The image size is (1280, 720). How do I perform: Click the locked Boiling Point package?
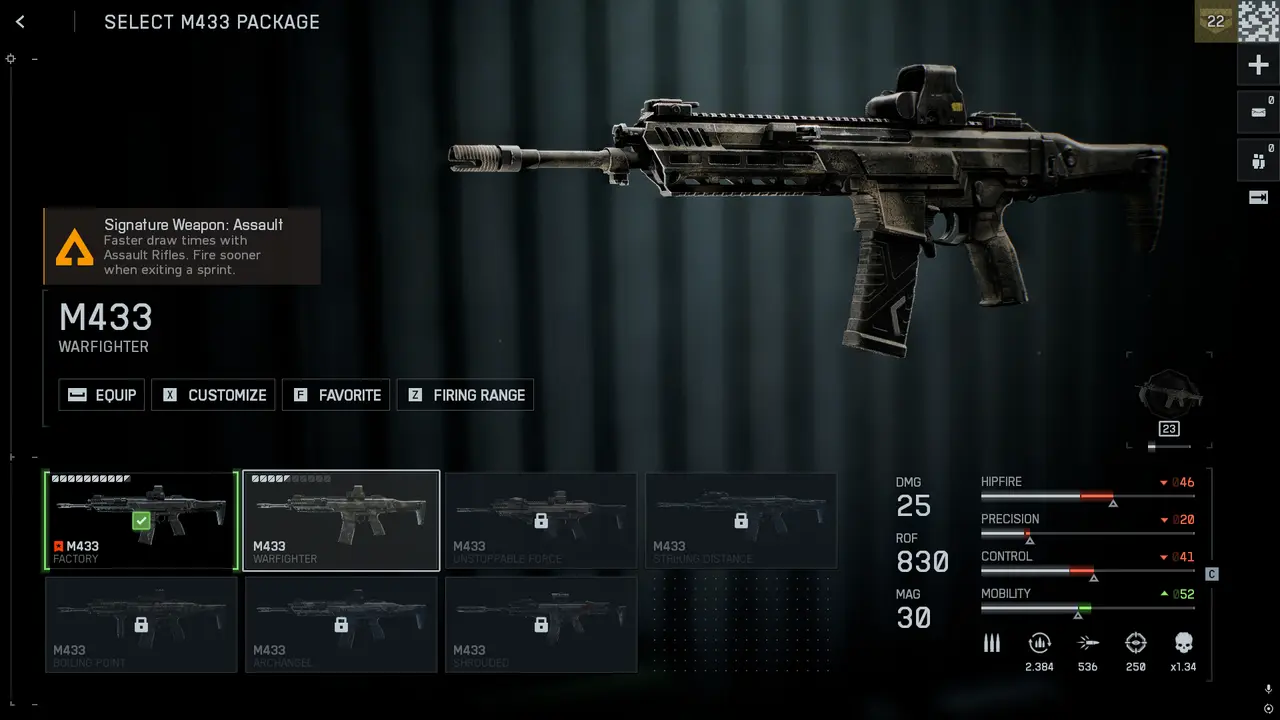point(141,624)
